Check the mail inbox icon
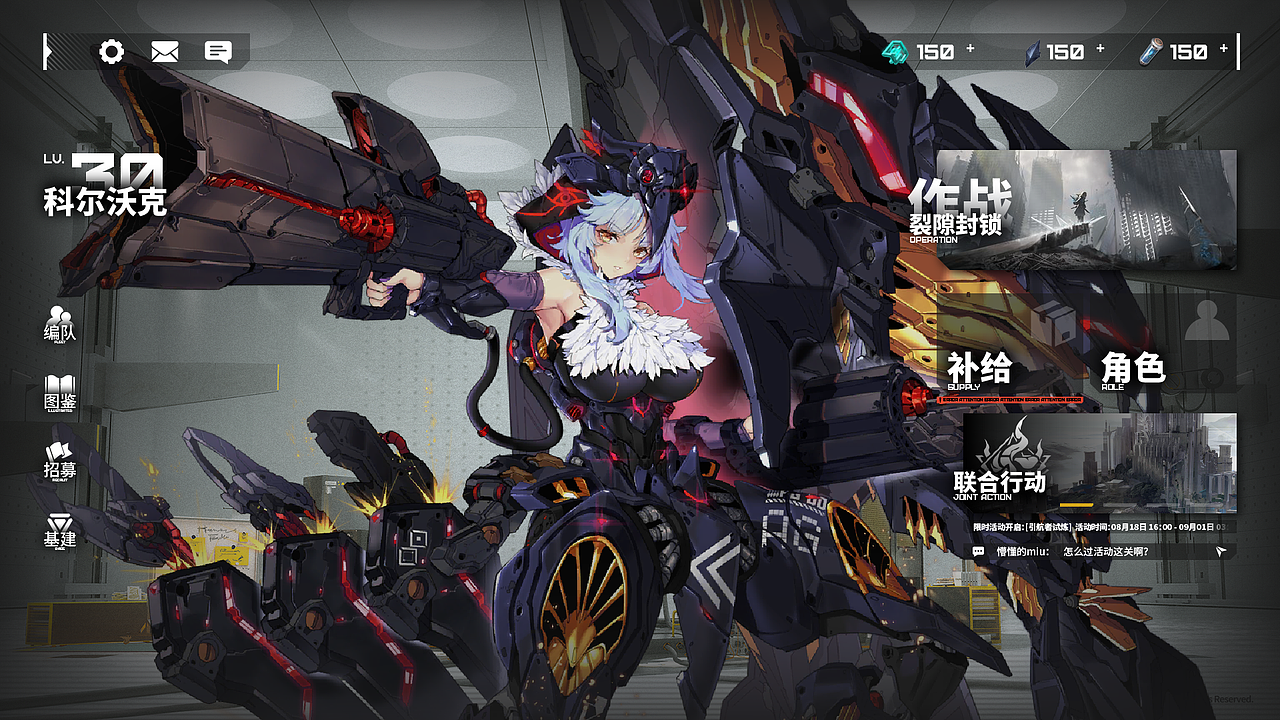Screen dimensions: 1280x720 [x=165, y=50]
